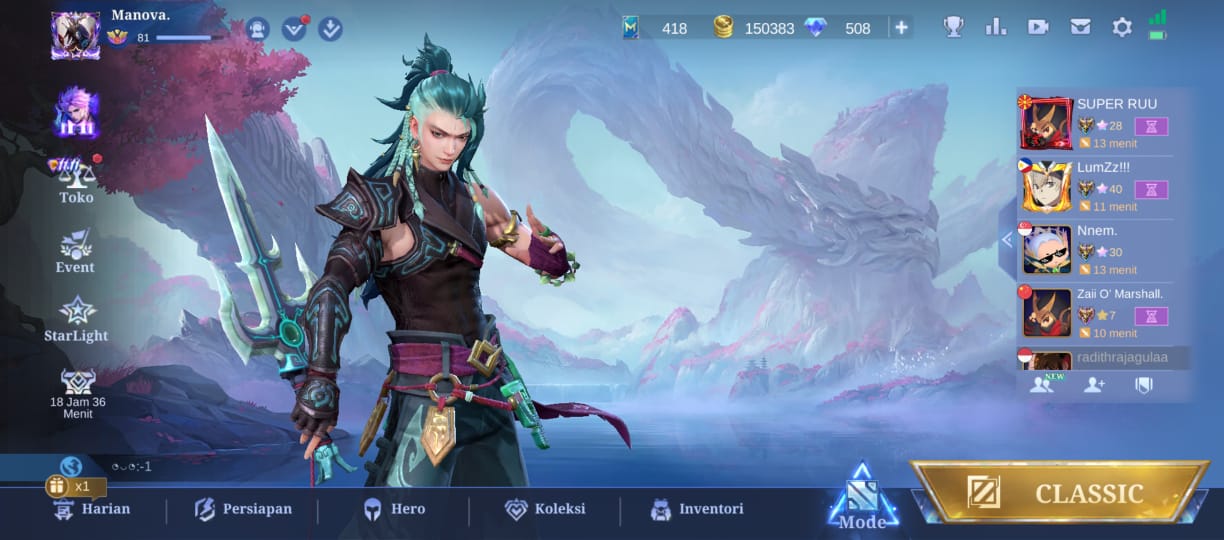Open the Event page
This screenshot has width=1224, height=540.
(x=76, y=251)
